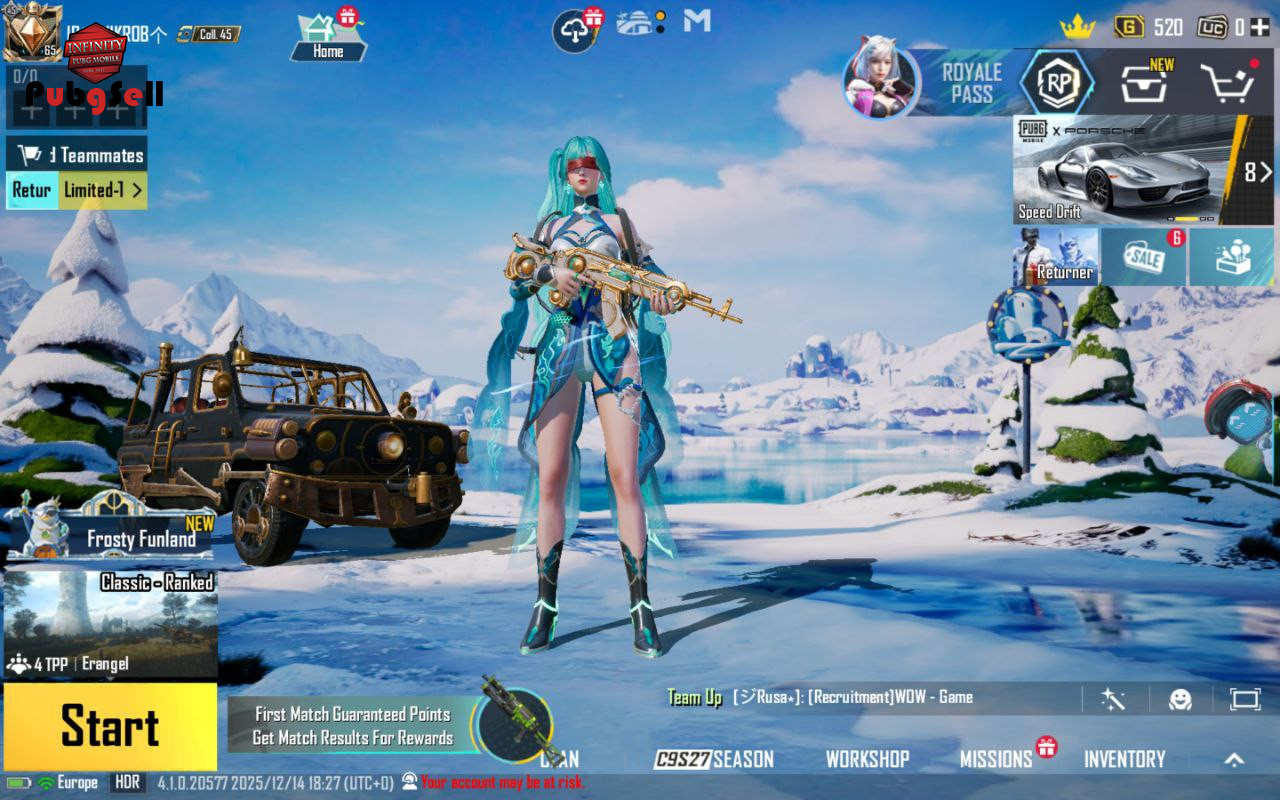1280x800 pixels.
Task: Open the Team Up recruitment chat bar
Action: [x=850, y=698]
